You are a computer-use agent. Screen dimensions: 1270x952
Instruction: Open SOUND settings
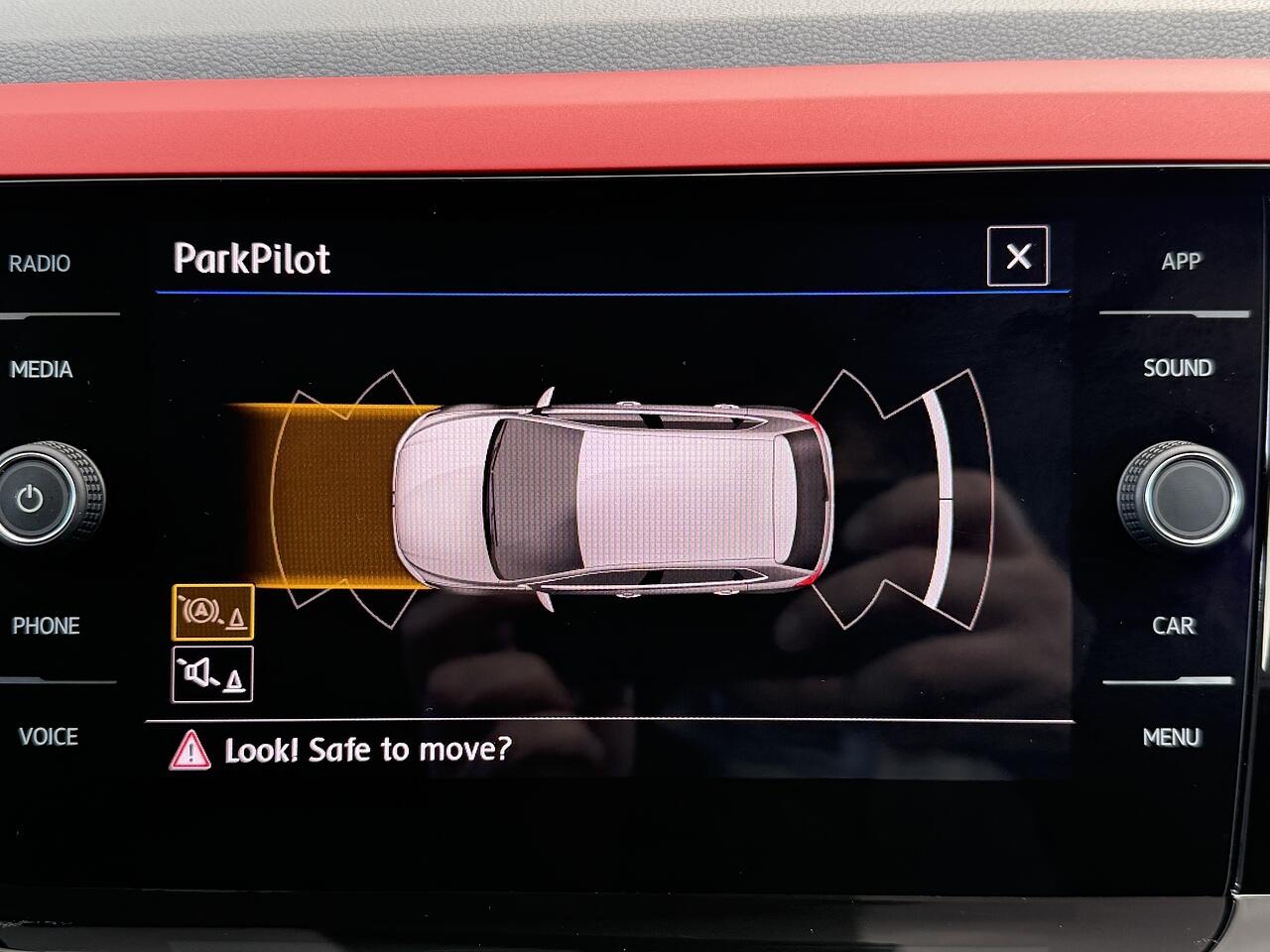pos(1178,368)
